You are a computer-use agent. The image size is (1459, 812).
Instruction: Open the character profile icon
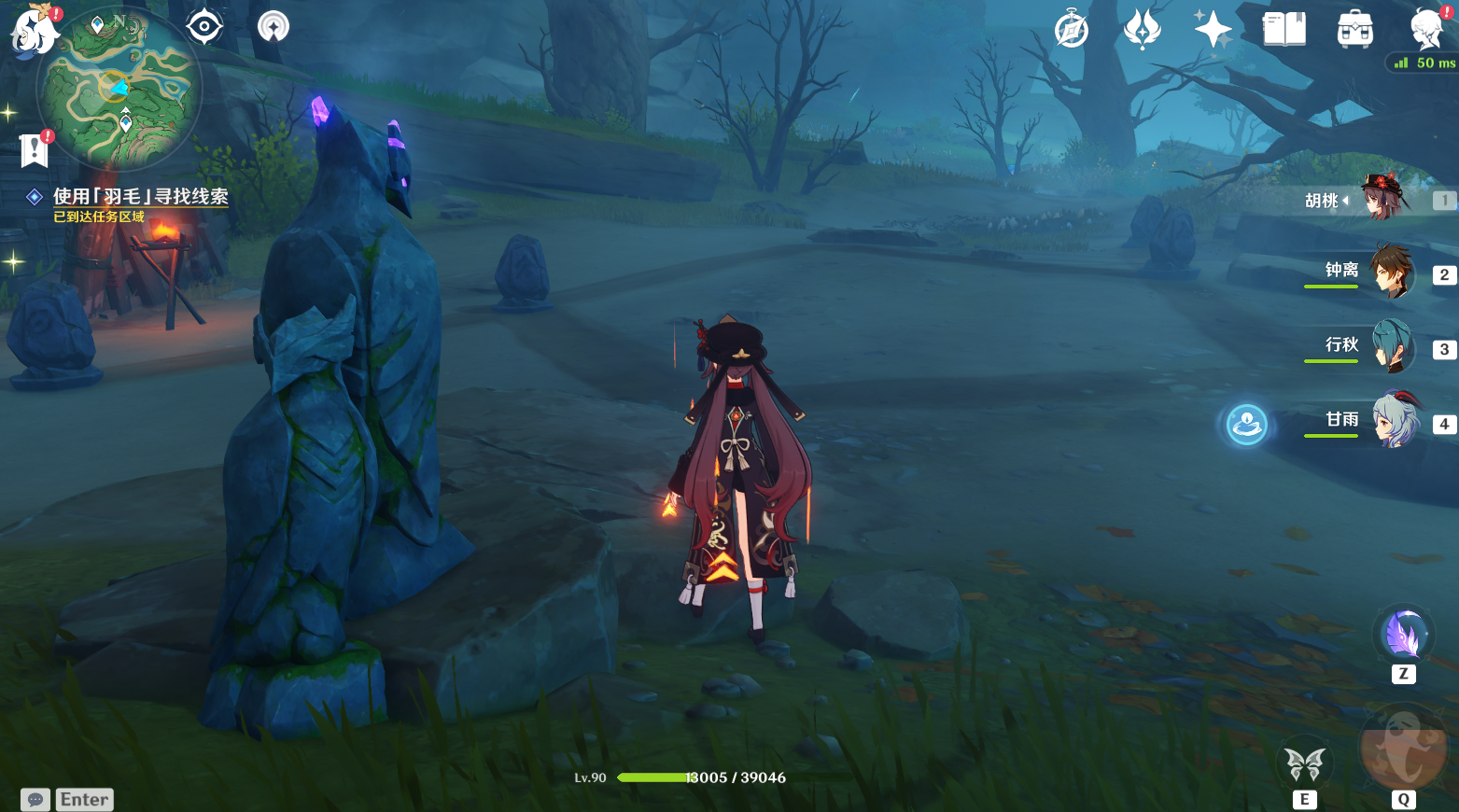tap(1426, 30)
